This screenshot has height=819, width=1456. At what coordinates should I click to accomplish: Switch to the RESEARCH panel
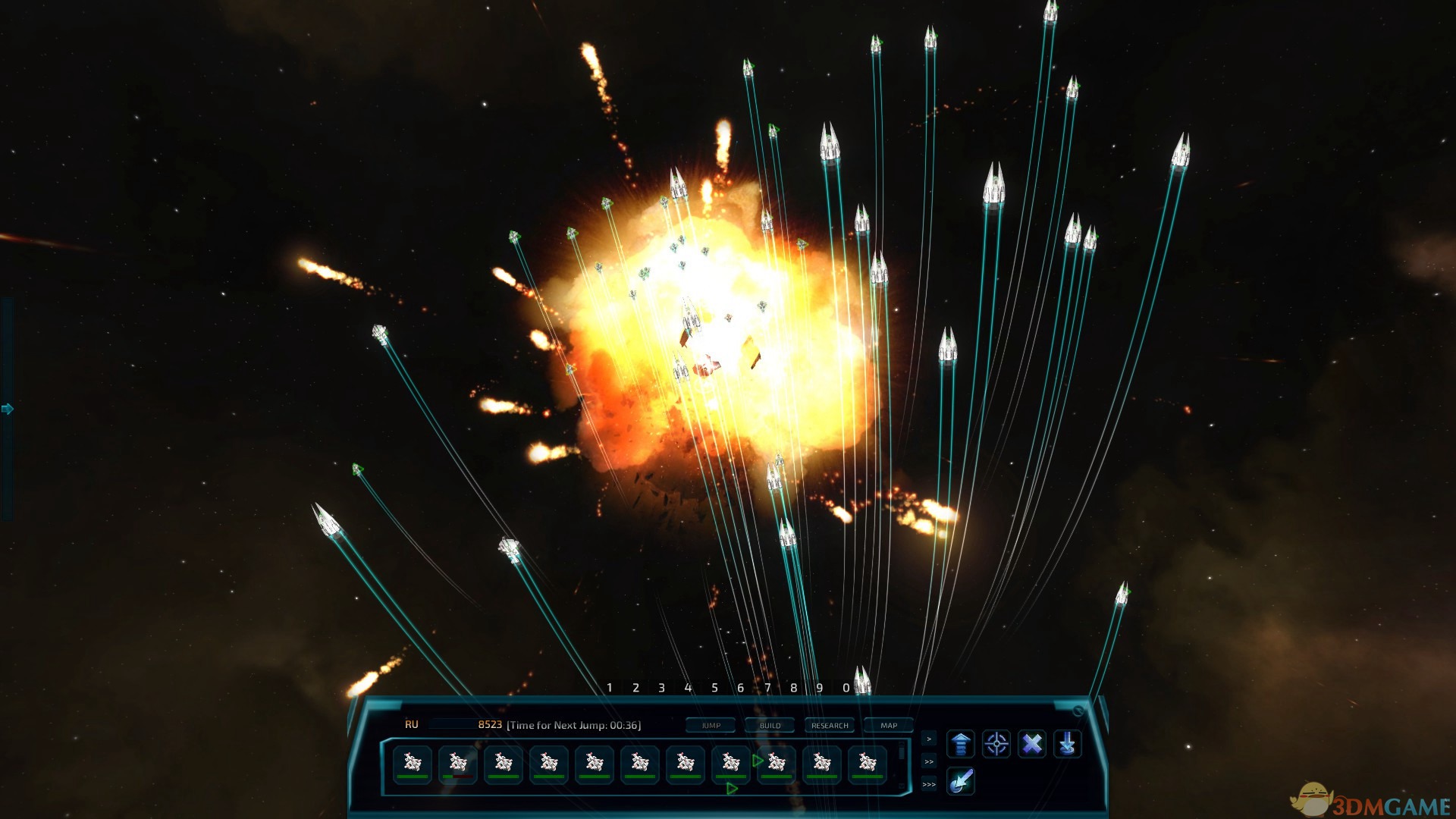pyautogui.click(x=830, y=726)
